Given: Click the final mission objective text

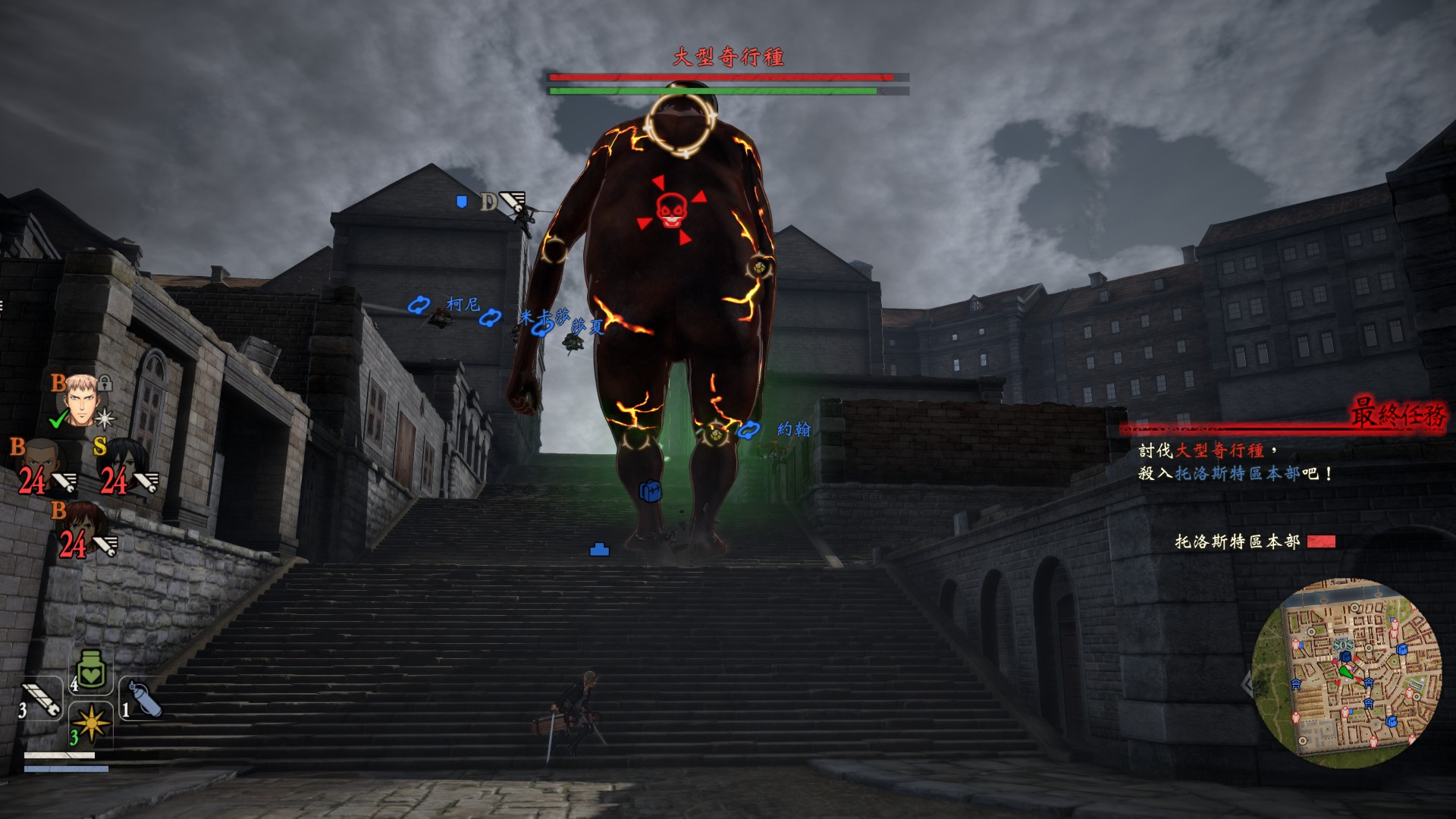Looking at the screenshot, I should [1235, 462].
